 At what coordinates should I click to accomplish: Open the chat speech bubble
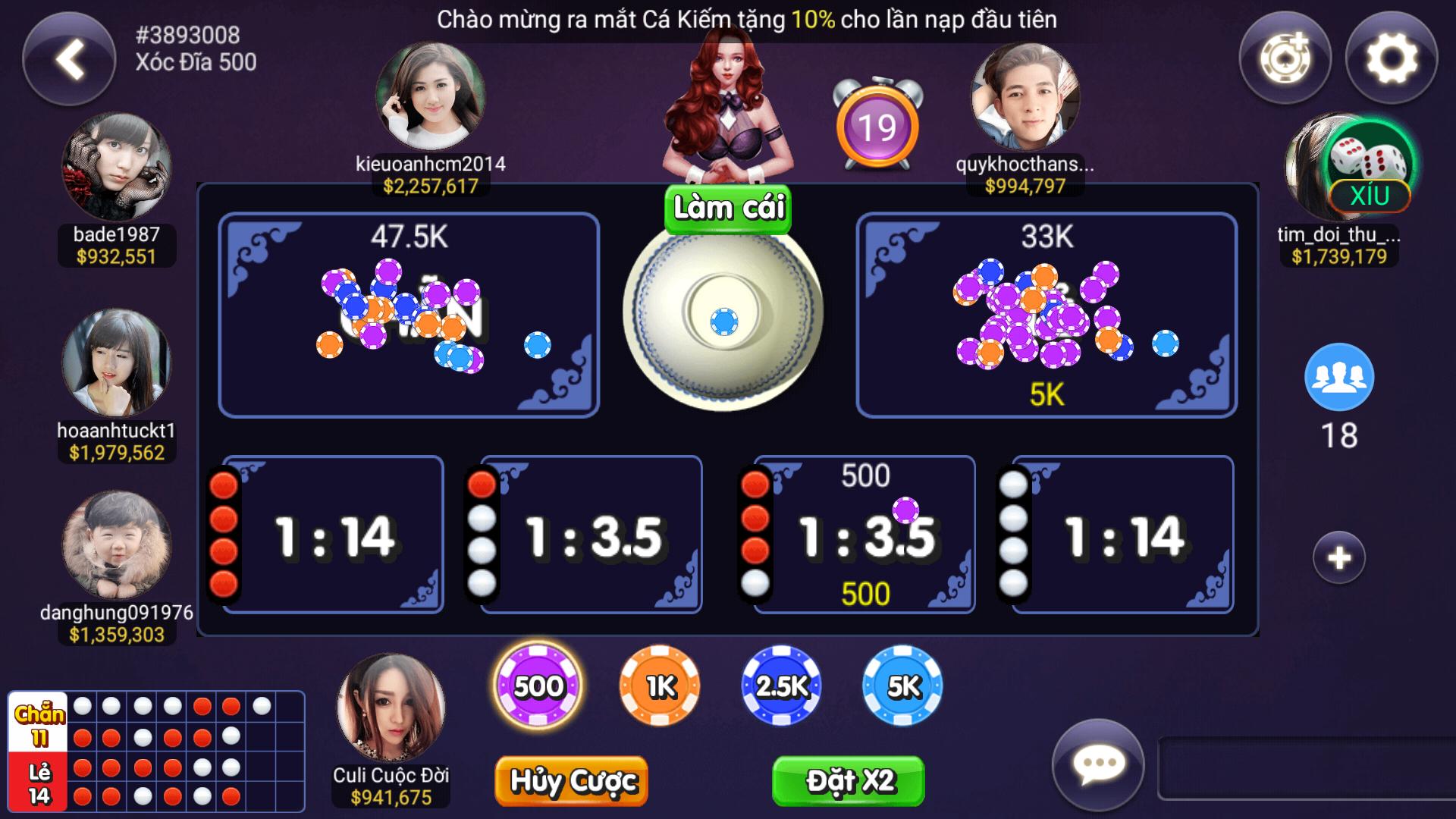click(1098, 764)
